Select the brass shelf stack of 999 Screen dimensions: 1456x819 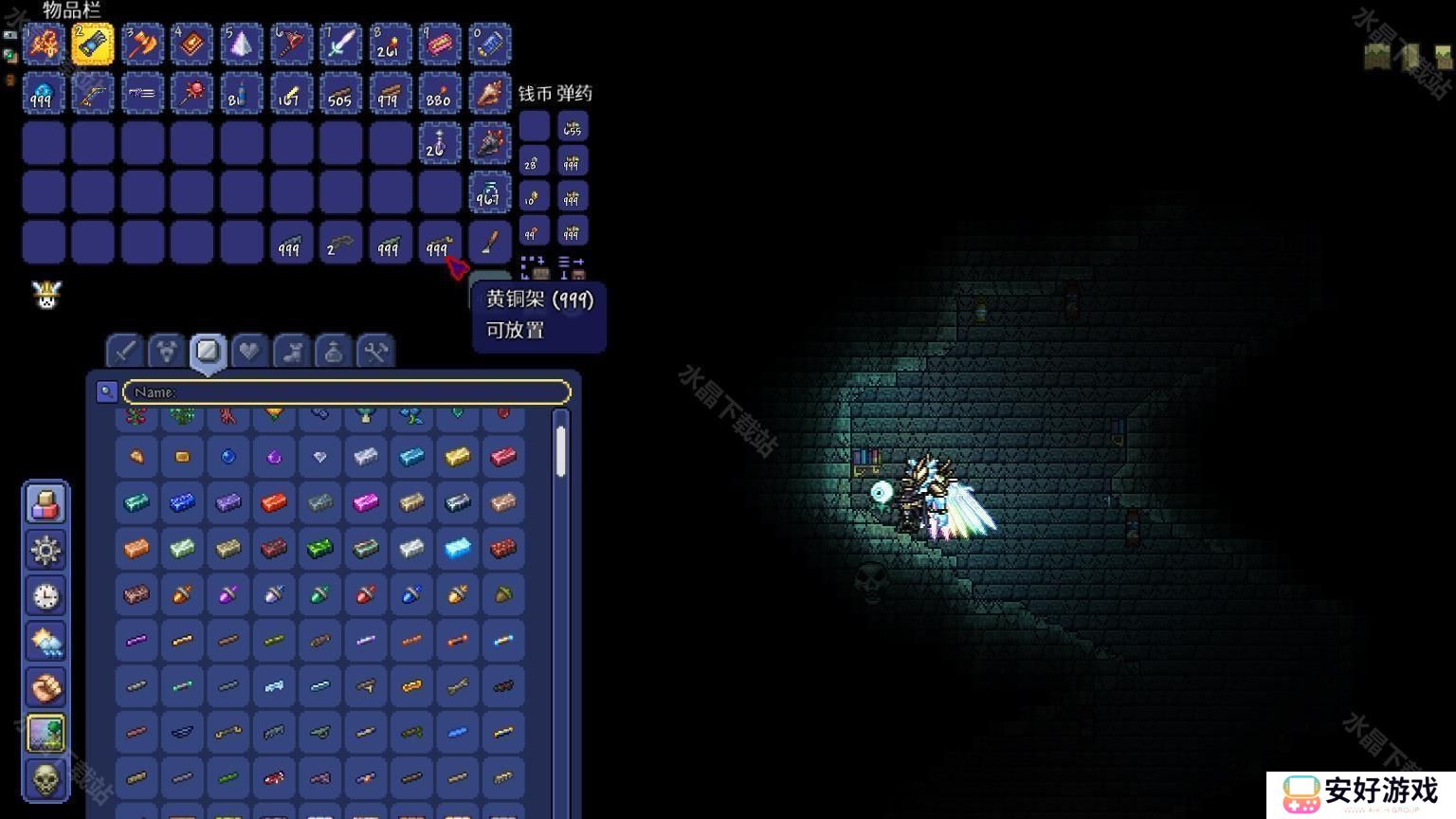(x=439, y=243)
